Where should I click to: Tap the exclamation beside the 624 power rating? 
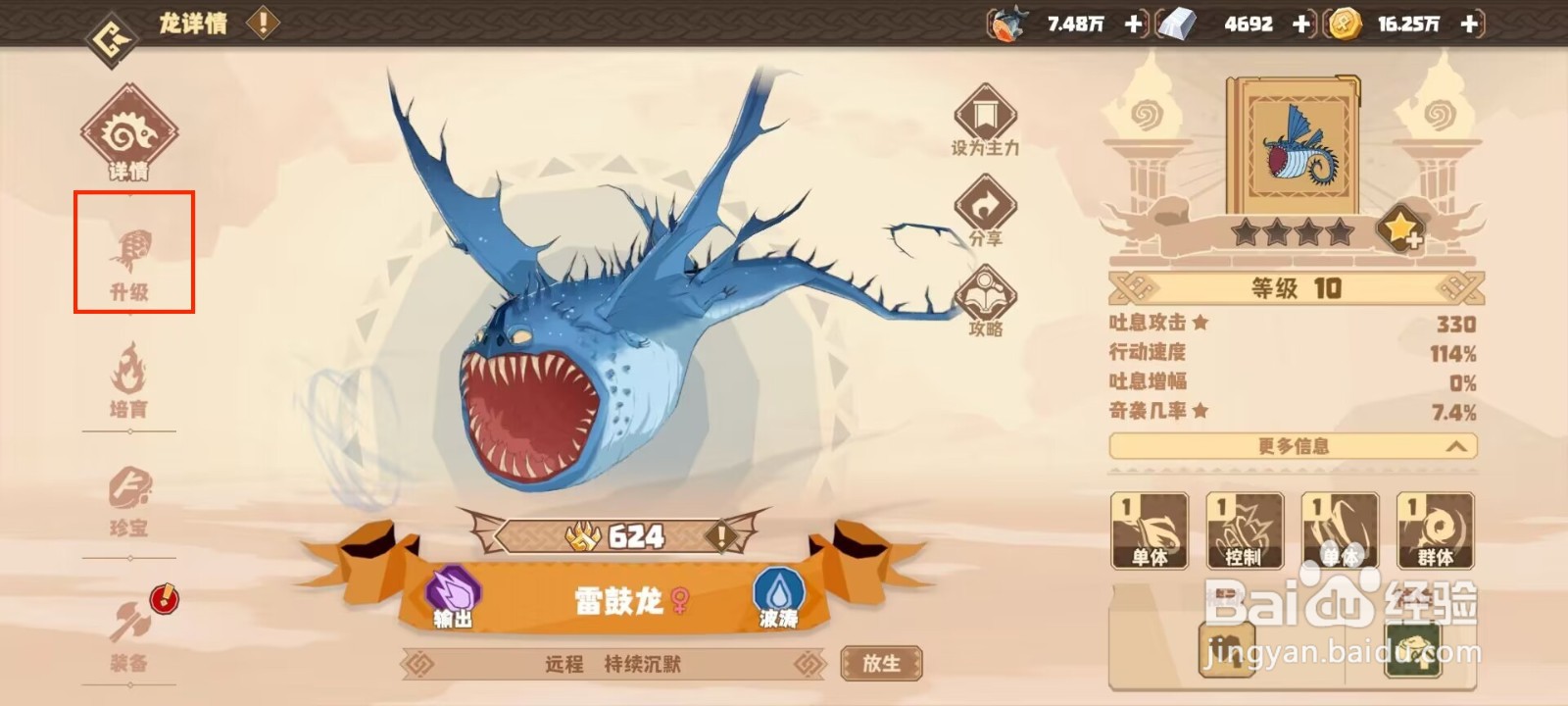coord(718,537)
